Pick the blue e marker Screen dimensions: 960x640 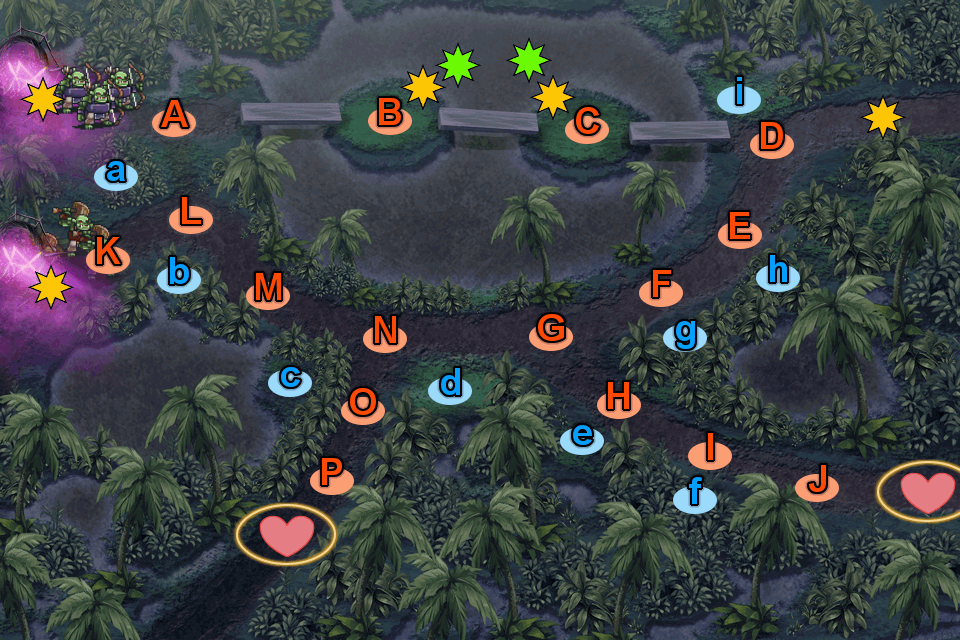[582, 437]
